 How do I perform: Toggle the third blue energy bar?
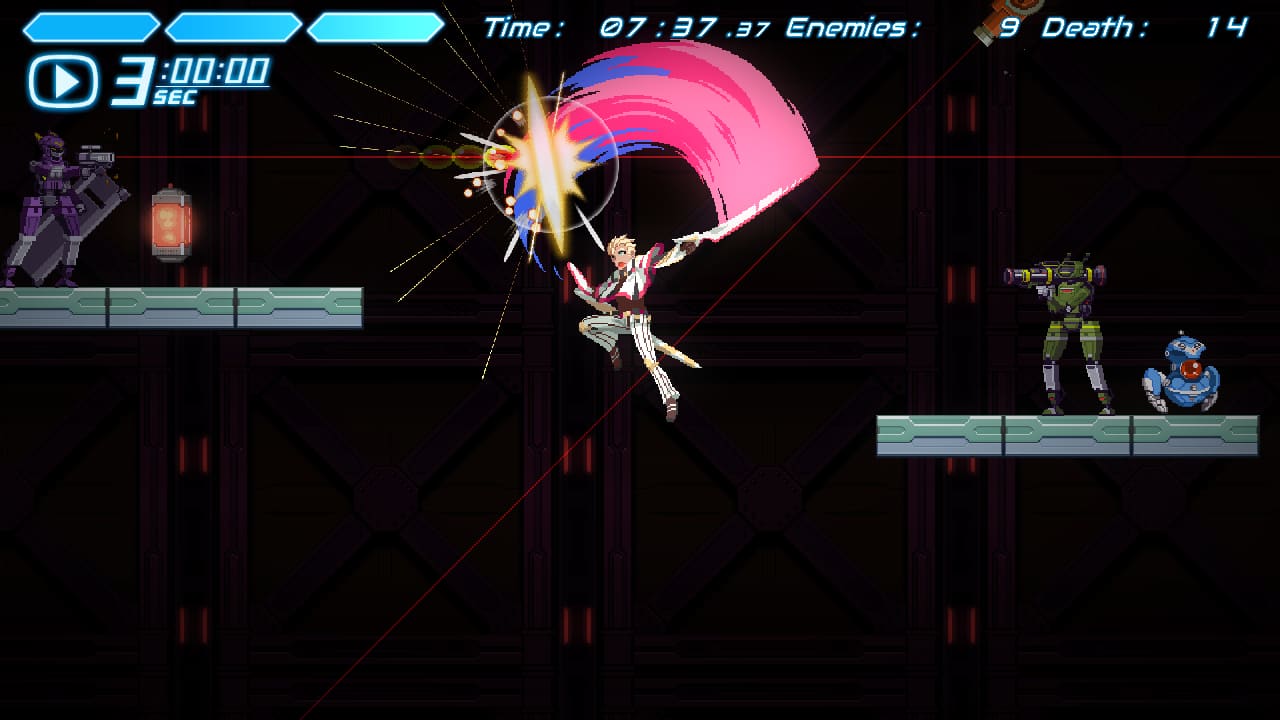tap(378, 22)
